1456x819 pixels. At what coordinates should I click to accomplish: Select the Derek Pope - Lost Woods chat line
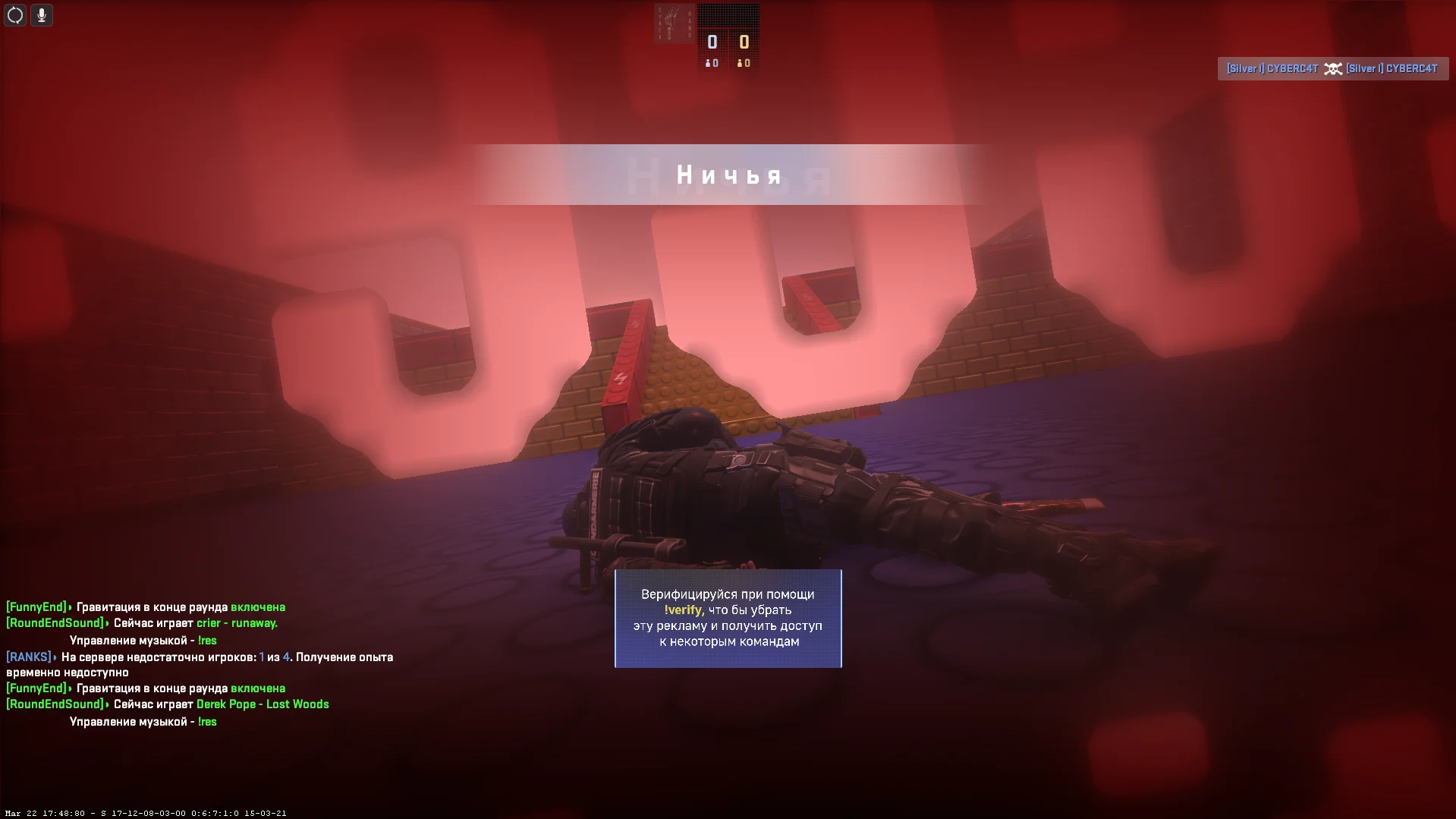click(262, 704)
